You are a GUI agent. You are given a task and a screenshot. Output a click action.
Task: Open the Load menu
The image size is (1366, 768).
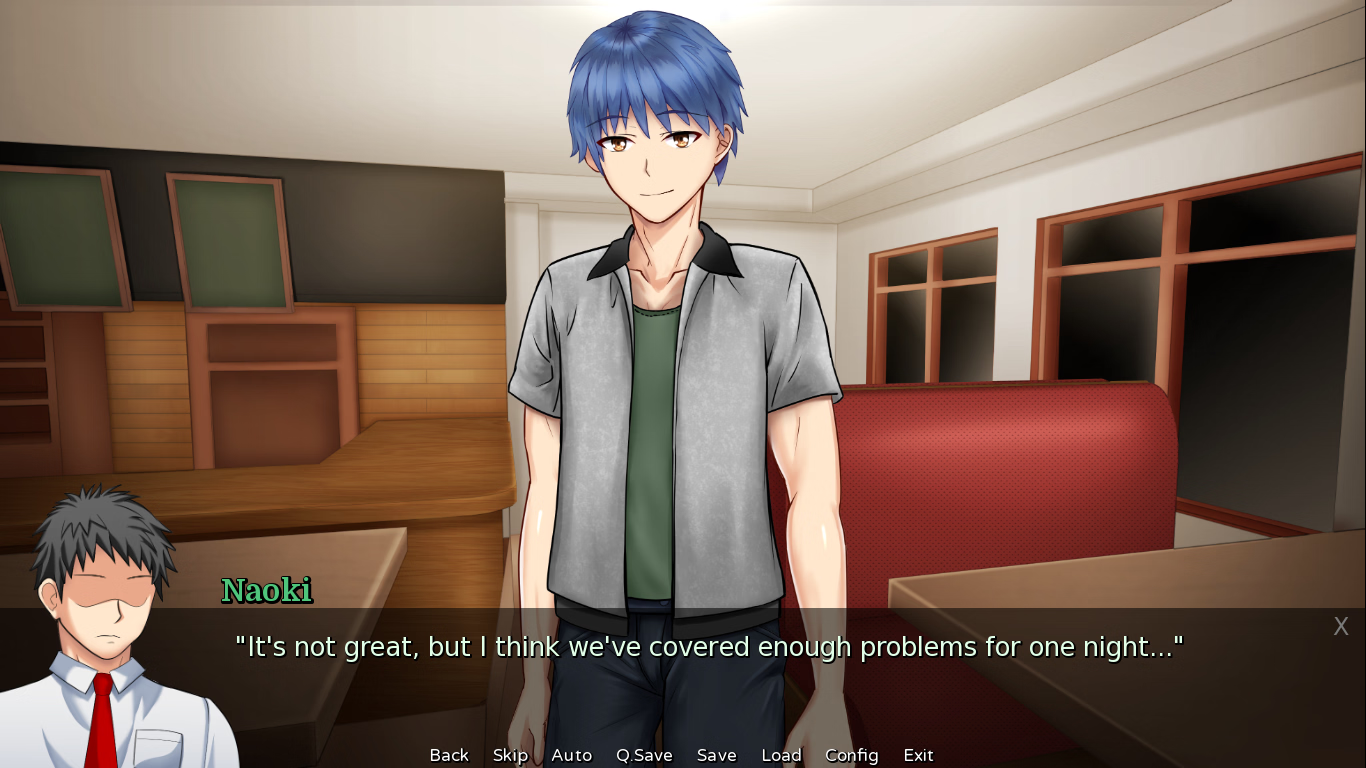point(781,755)
